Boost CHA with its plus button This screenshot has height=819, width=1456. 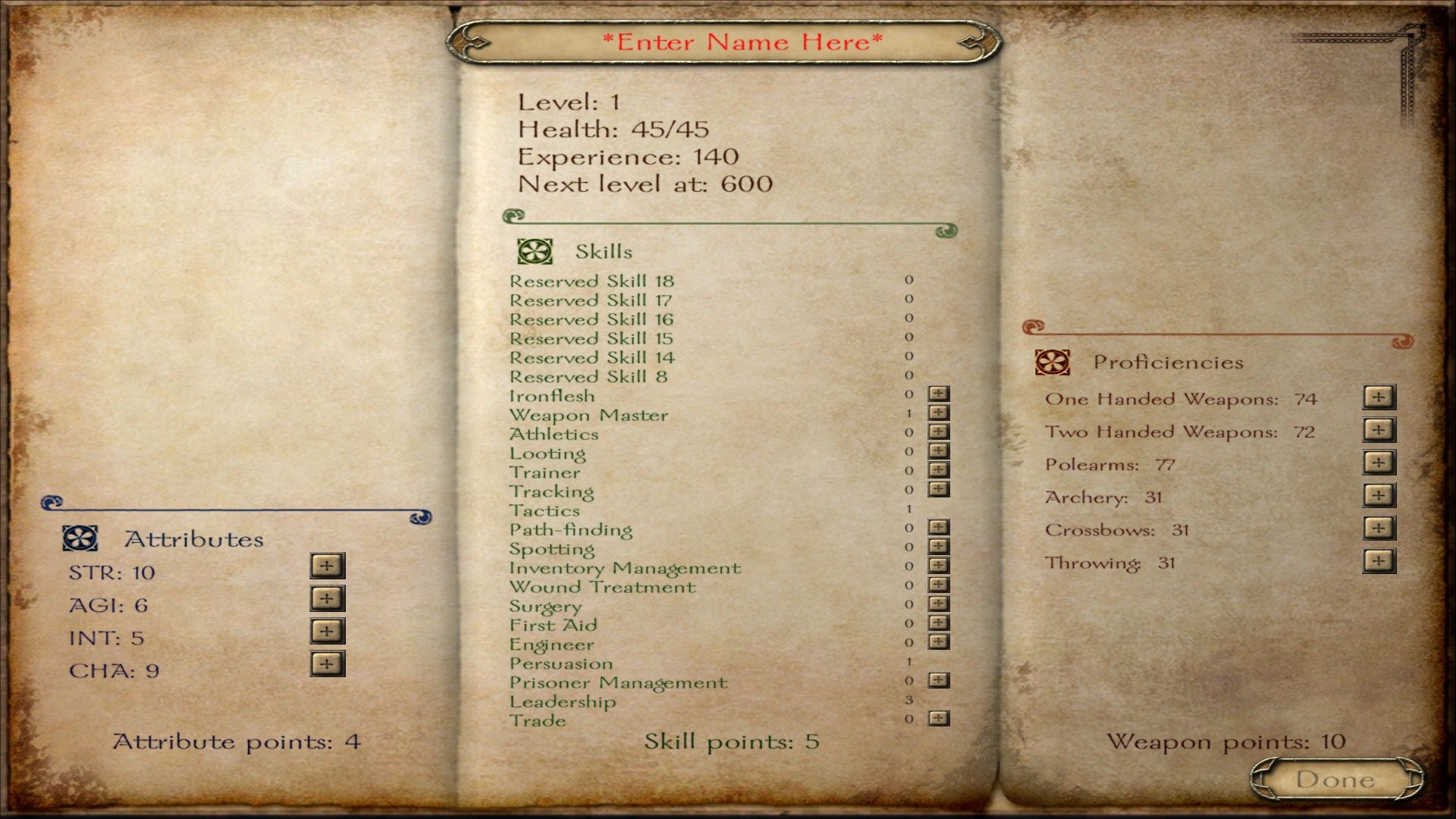(327, 664)
